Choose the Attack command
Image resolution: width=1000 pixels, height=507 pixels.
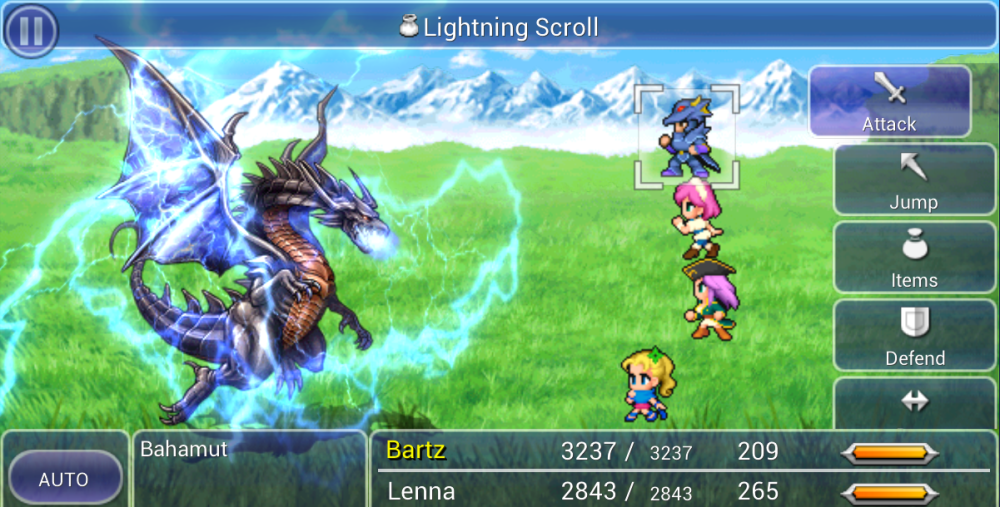click(889, 101)
